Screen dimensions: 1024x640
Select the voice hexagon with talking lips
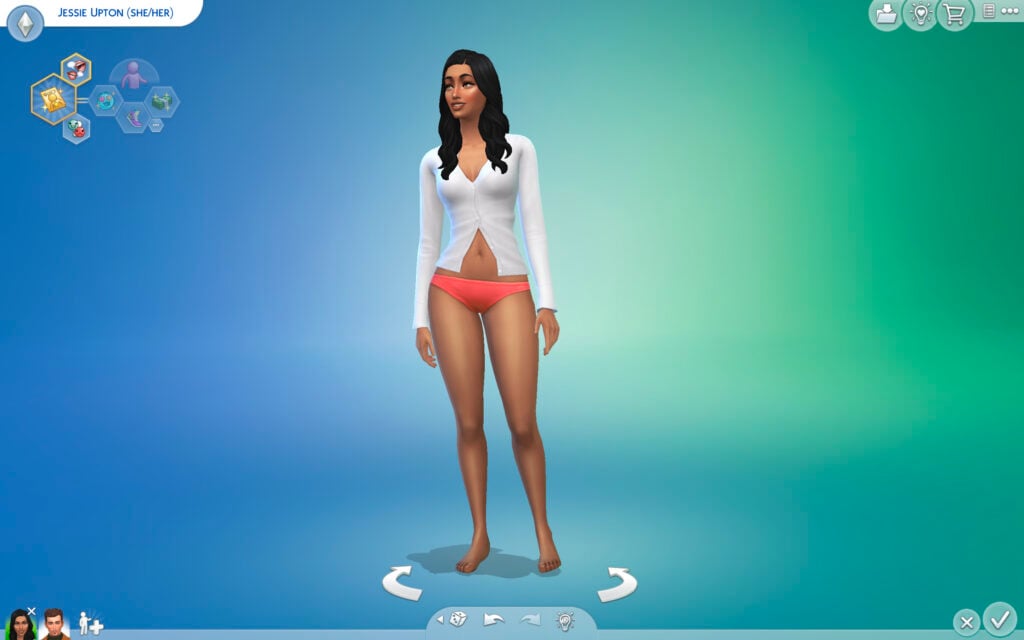[75, 69]
